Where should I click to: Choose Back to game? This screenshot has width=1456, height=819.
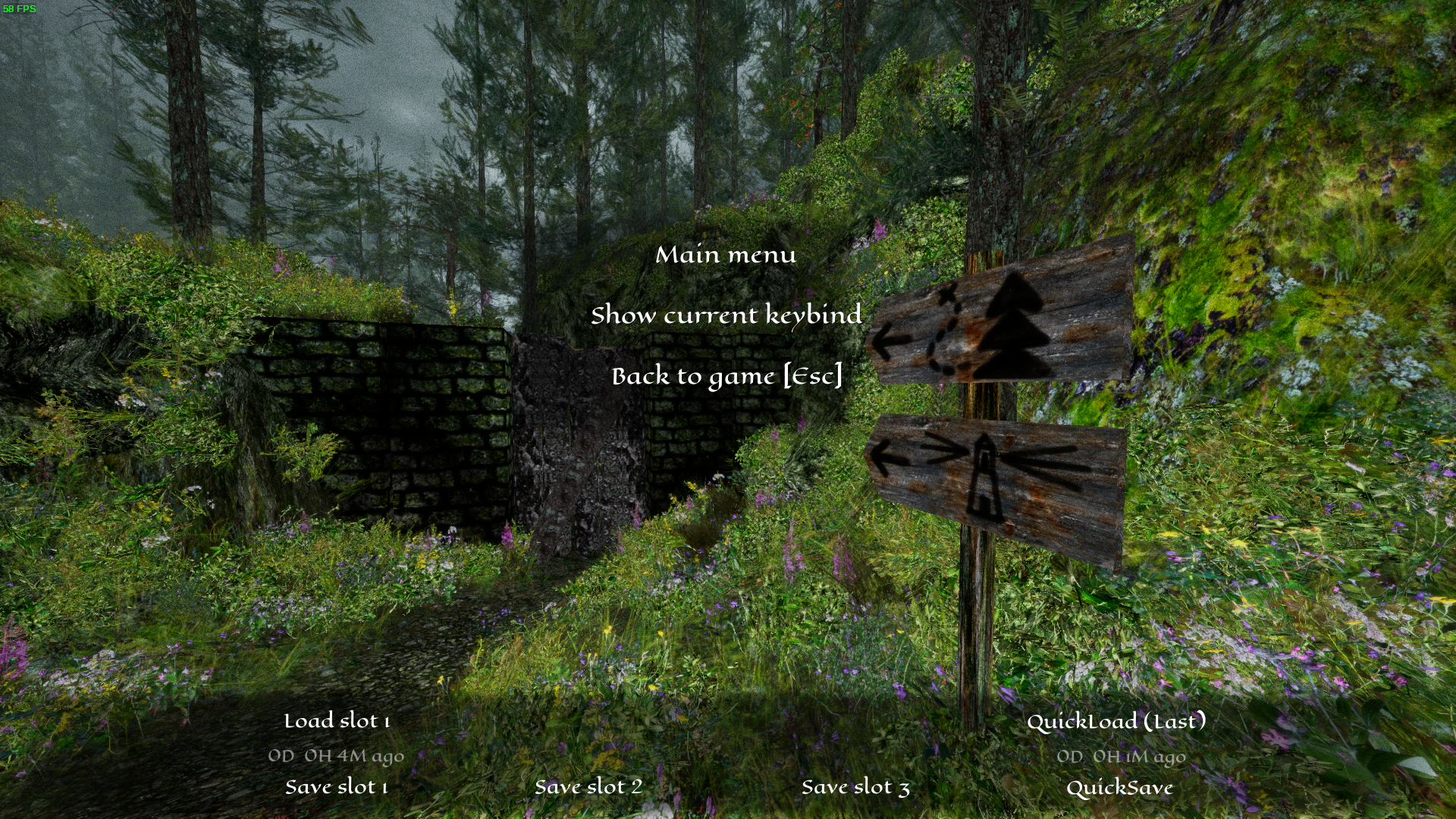pyautogui.click(x=726, y=376)
